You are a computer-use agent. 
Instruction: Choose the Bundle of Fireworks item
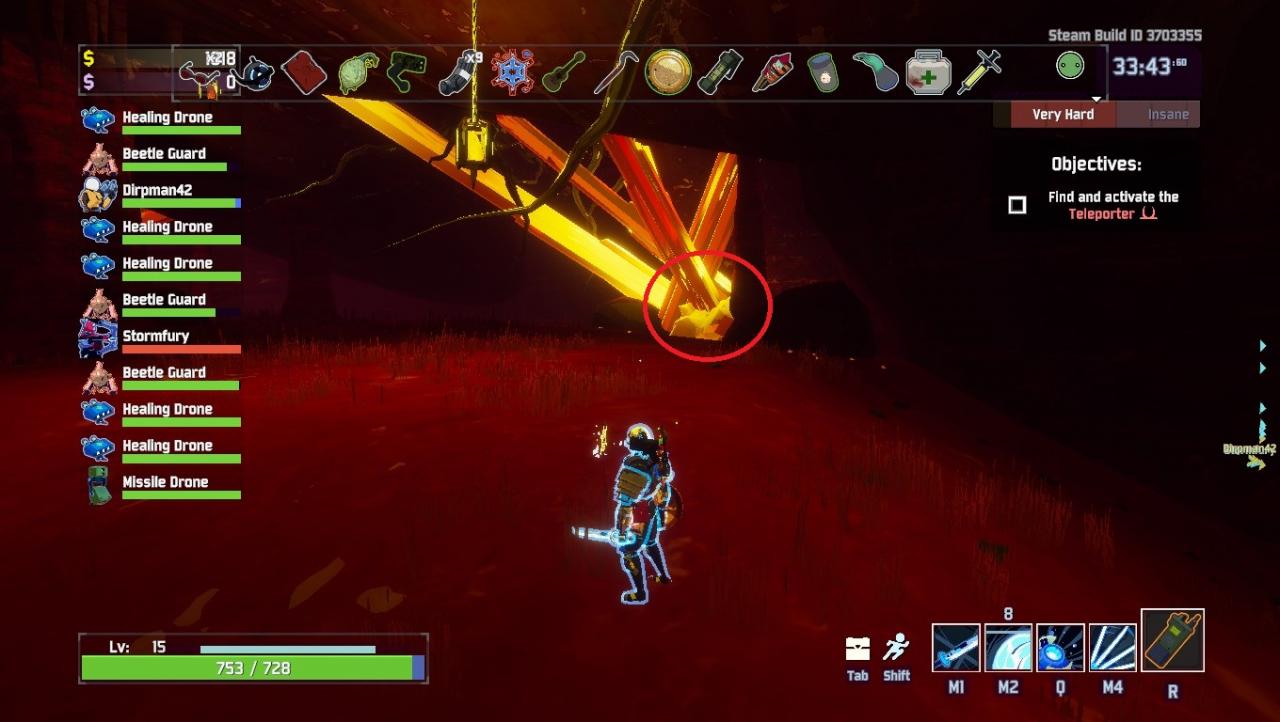pos(772,73)
